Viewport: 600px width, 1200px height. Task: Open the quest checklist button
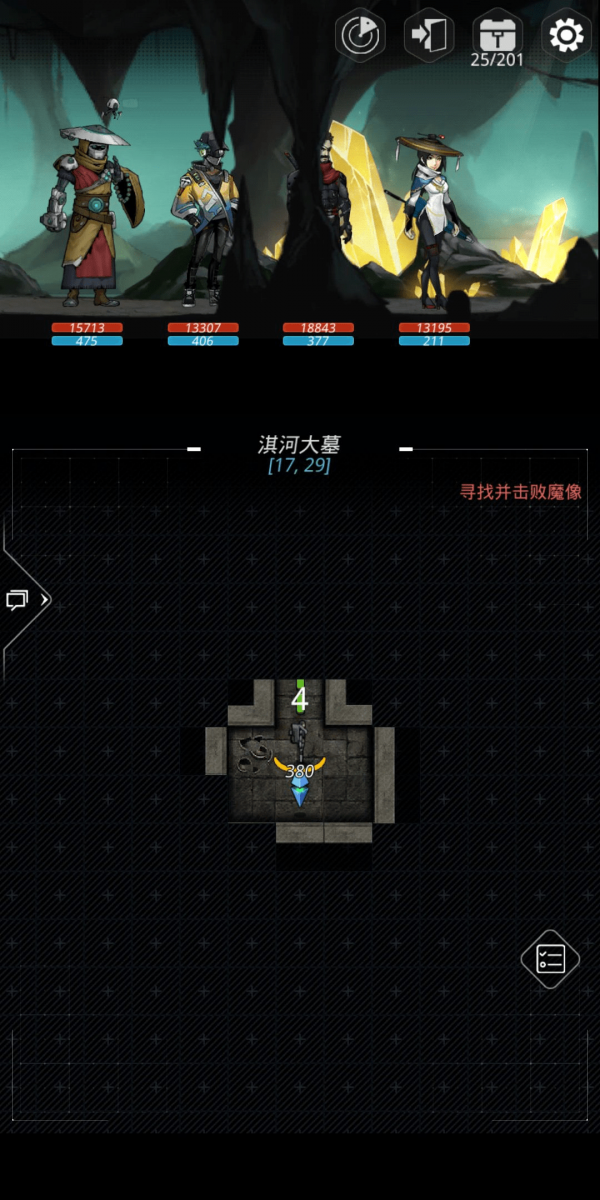point(550,959)
